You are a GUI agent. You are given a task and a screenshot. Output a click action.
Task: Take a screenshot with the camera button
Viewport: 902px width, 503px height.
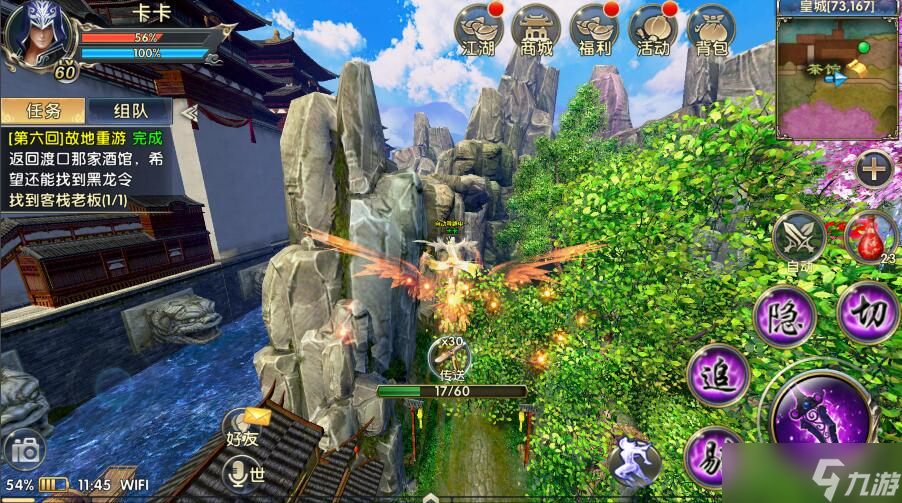[25, 452]
